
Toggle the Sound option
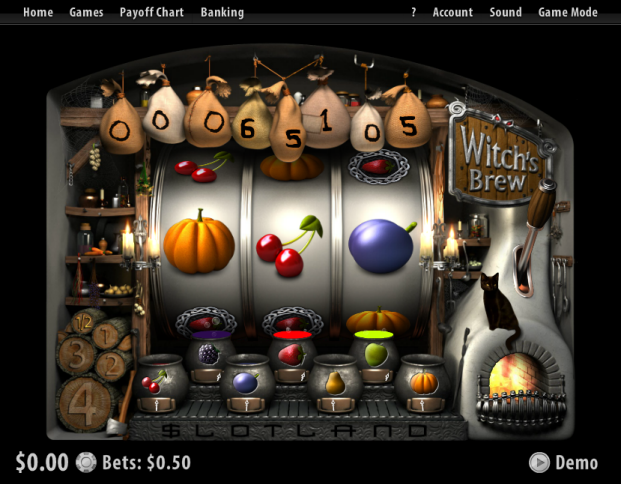(506, 12)
